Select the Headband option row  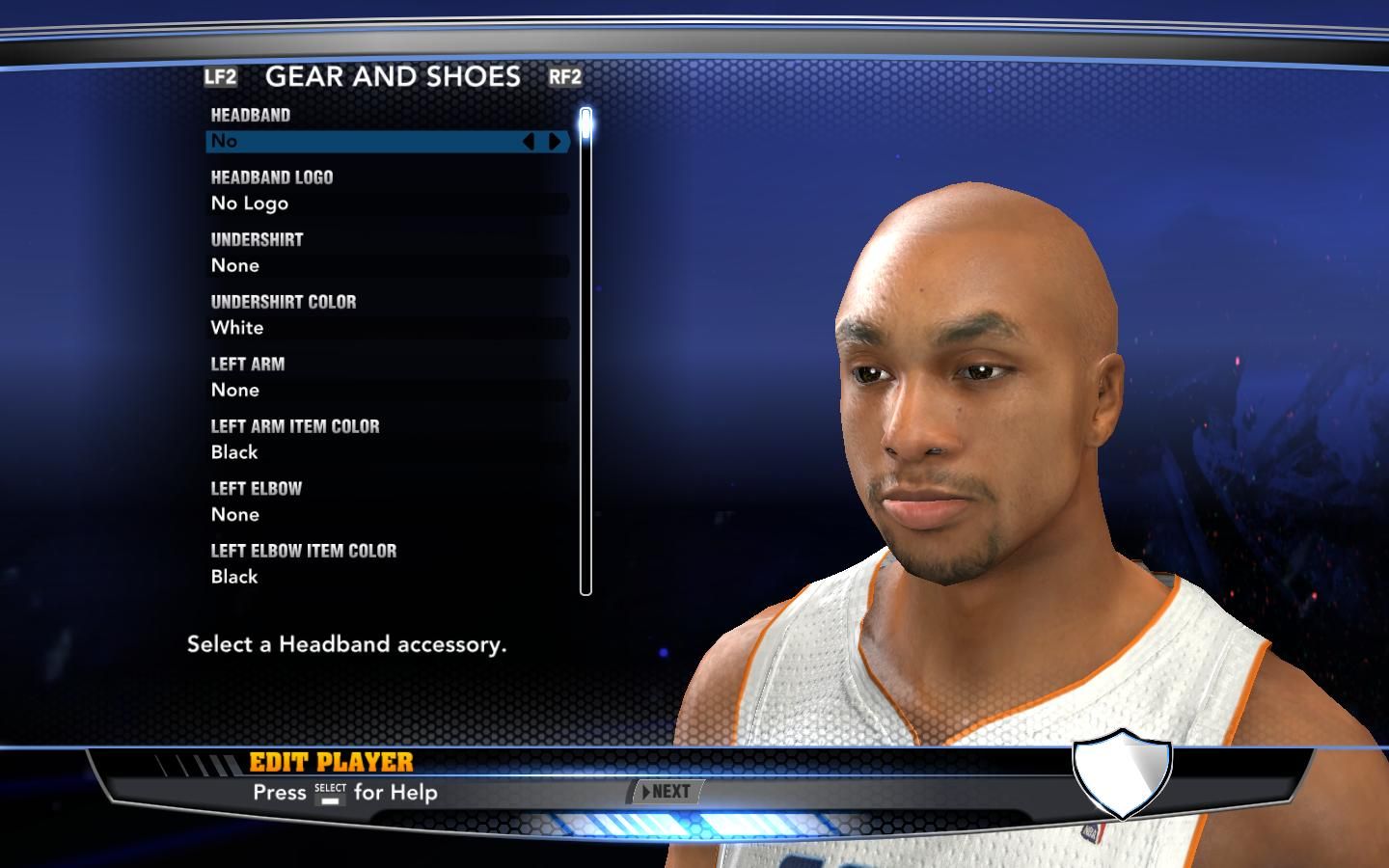point(367,142)
